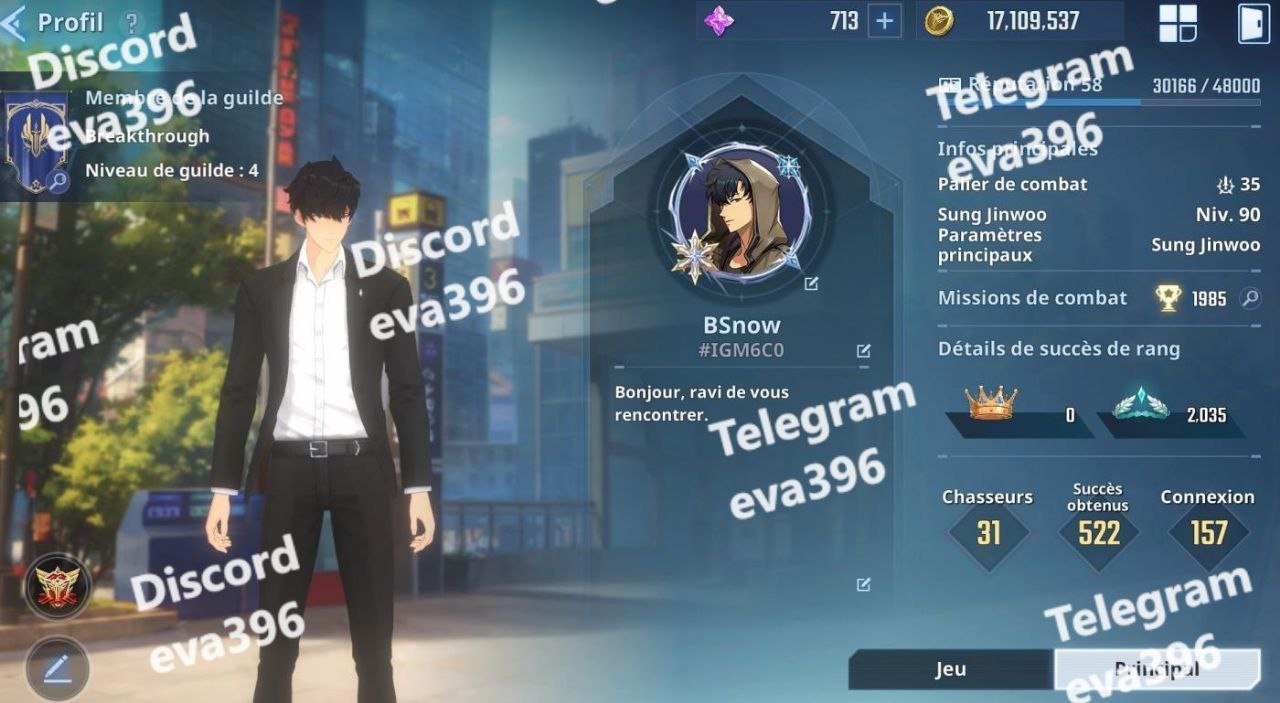Add more purple essence stones

coord(884,21)
